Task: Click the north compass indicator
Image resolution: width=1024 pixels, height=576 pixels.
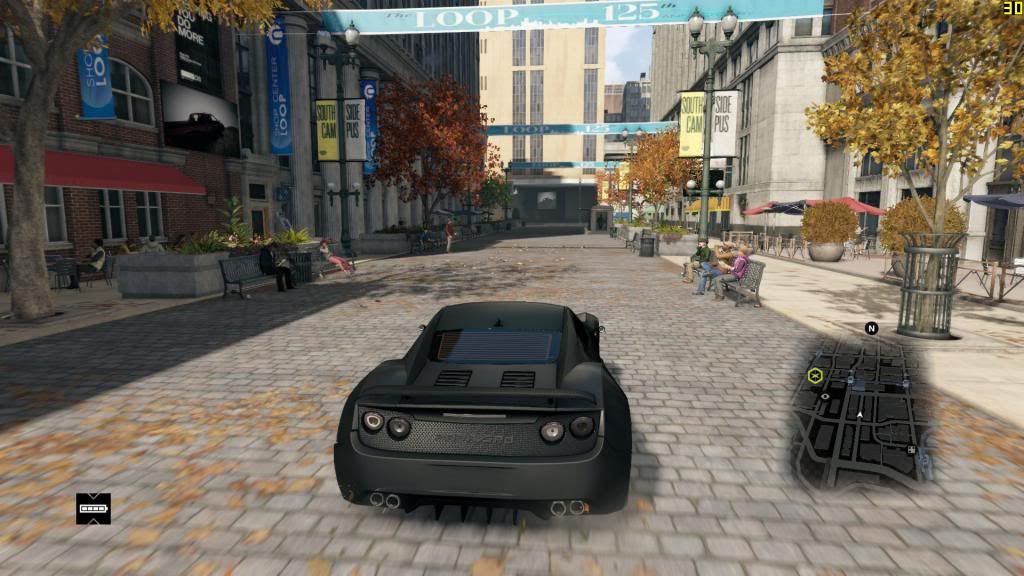Action: click(871, 328)
